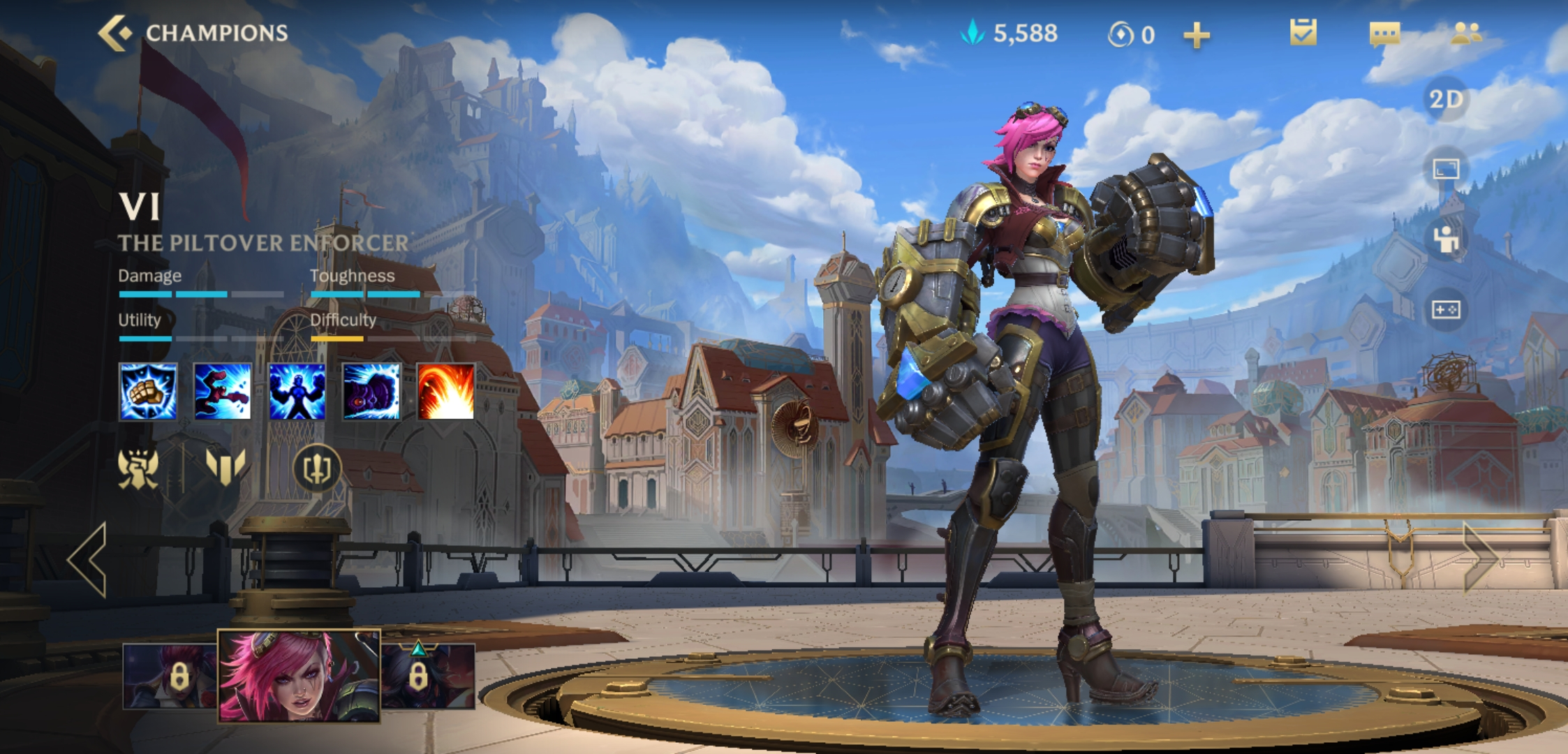Show the next champion with right arrow
The width and height of the screenshot is (1568, 754).
(x=1480, y=558)
